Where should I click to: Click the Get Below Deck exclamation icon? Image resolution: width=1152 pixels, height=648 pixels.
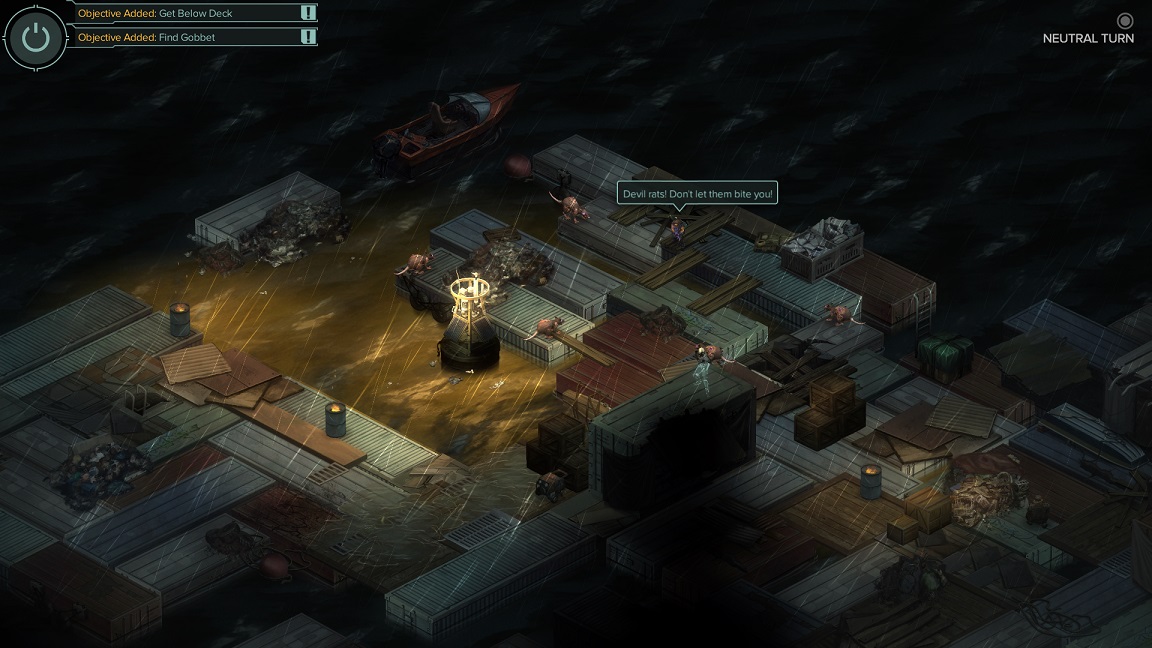pos(308,13)
